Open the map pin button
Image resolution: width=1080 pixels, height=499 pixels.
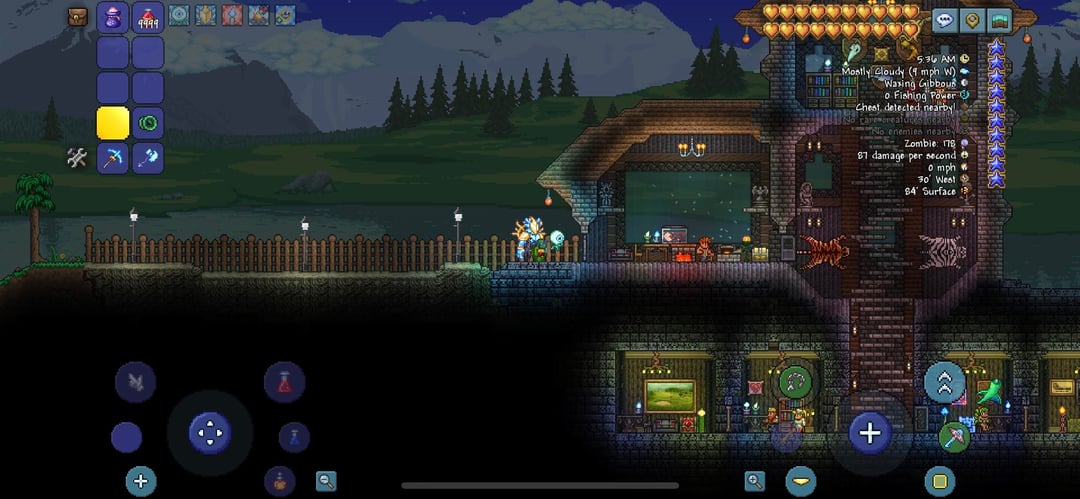971,20
